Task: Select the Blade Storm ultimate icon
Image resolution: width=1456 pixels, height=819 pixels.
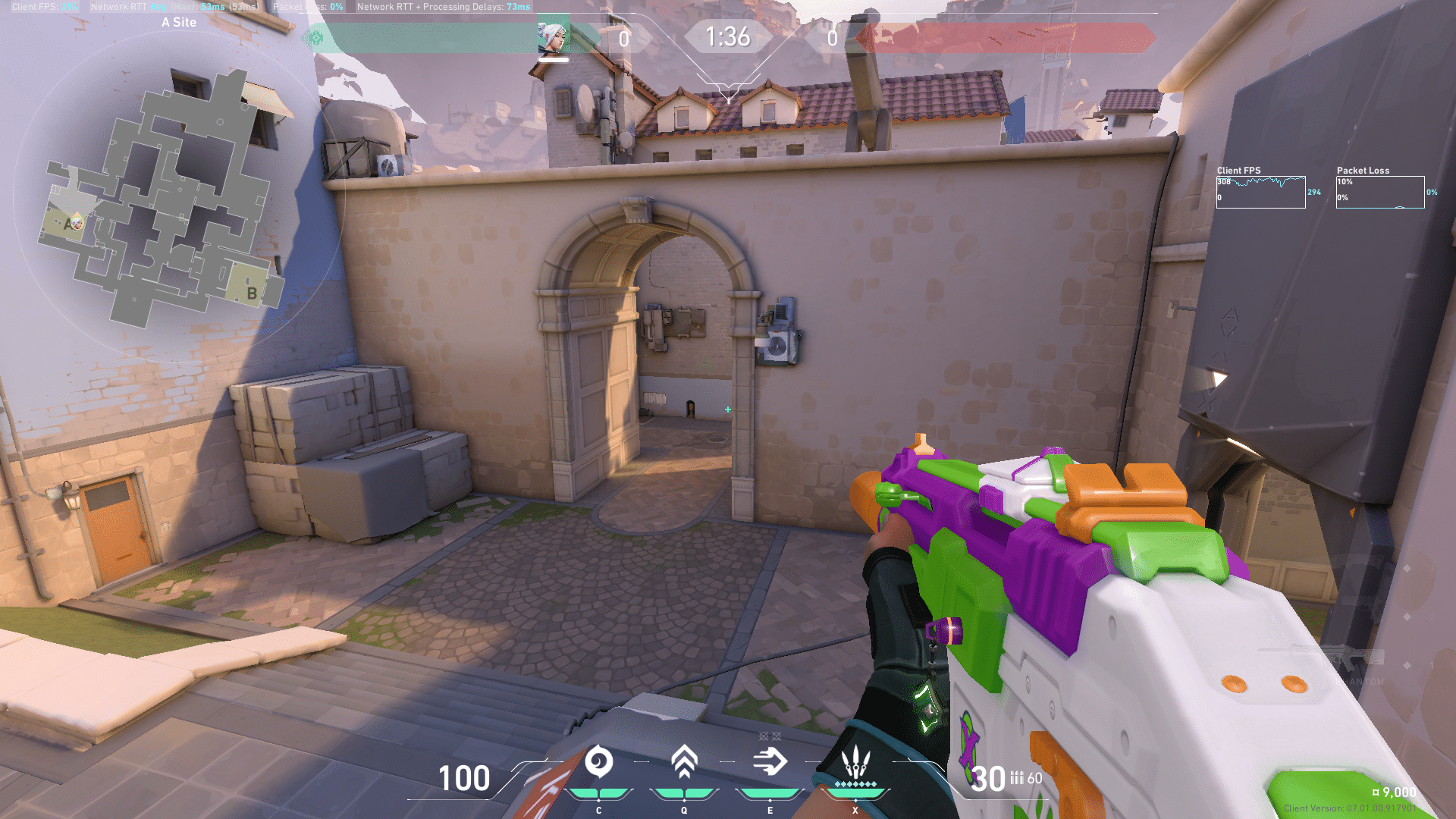Action: (855, 761)
